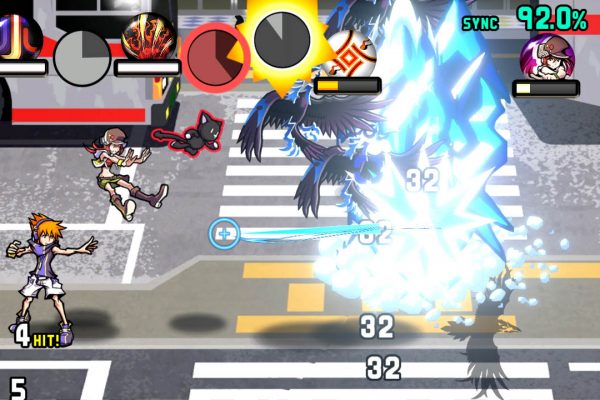Image resolution: width=600 pixels, height=400 pixels.
Task: Select the fiery explosion pin icon
Action: point(148,37)
